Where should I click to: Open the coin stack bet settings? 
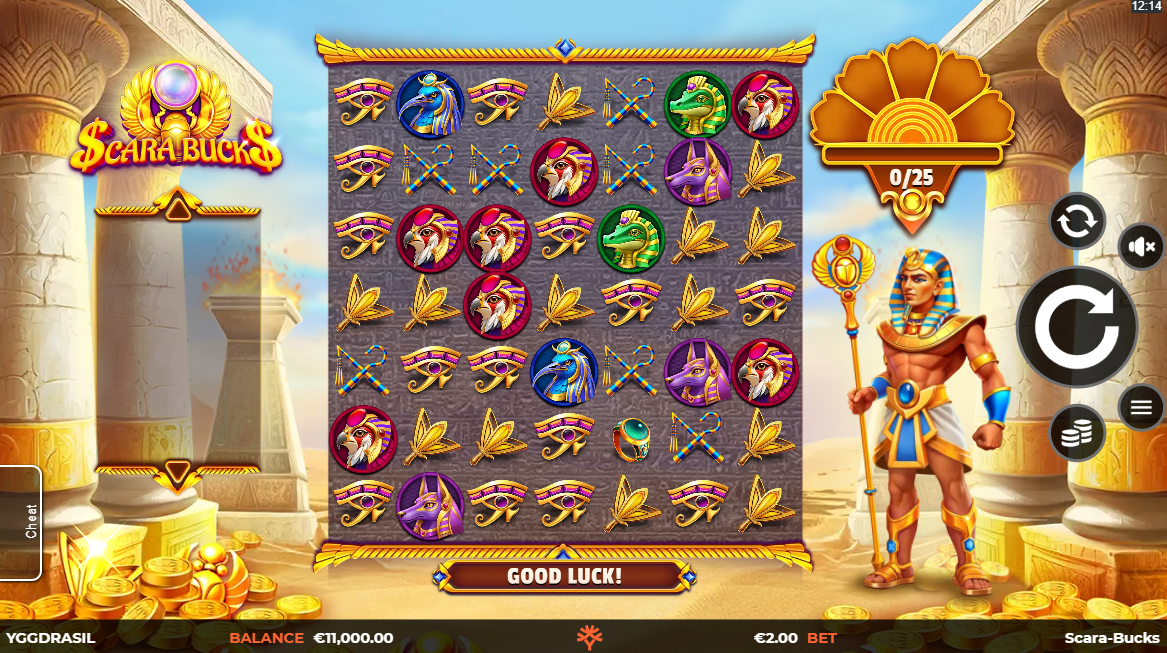tap(1077, 433)
